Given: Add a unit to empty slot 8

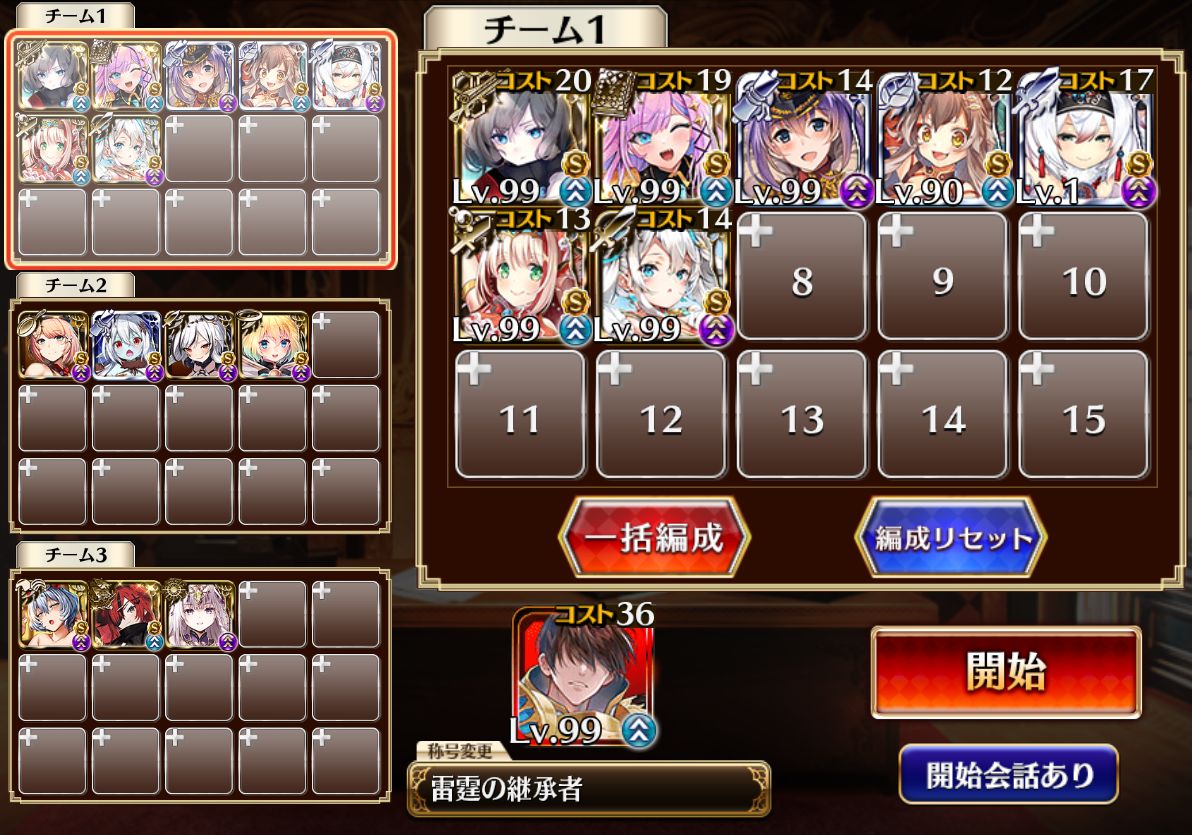Looking at the screenshot, I should (802, 276).
